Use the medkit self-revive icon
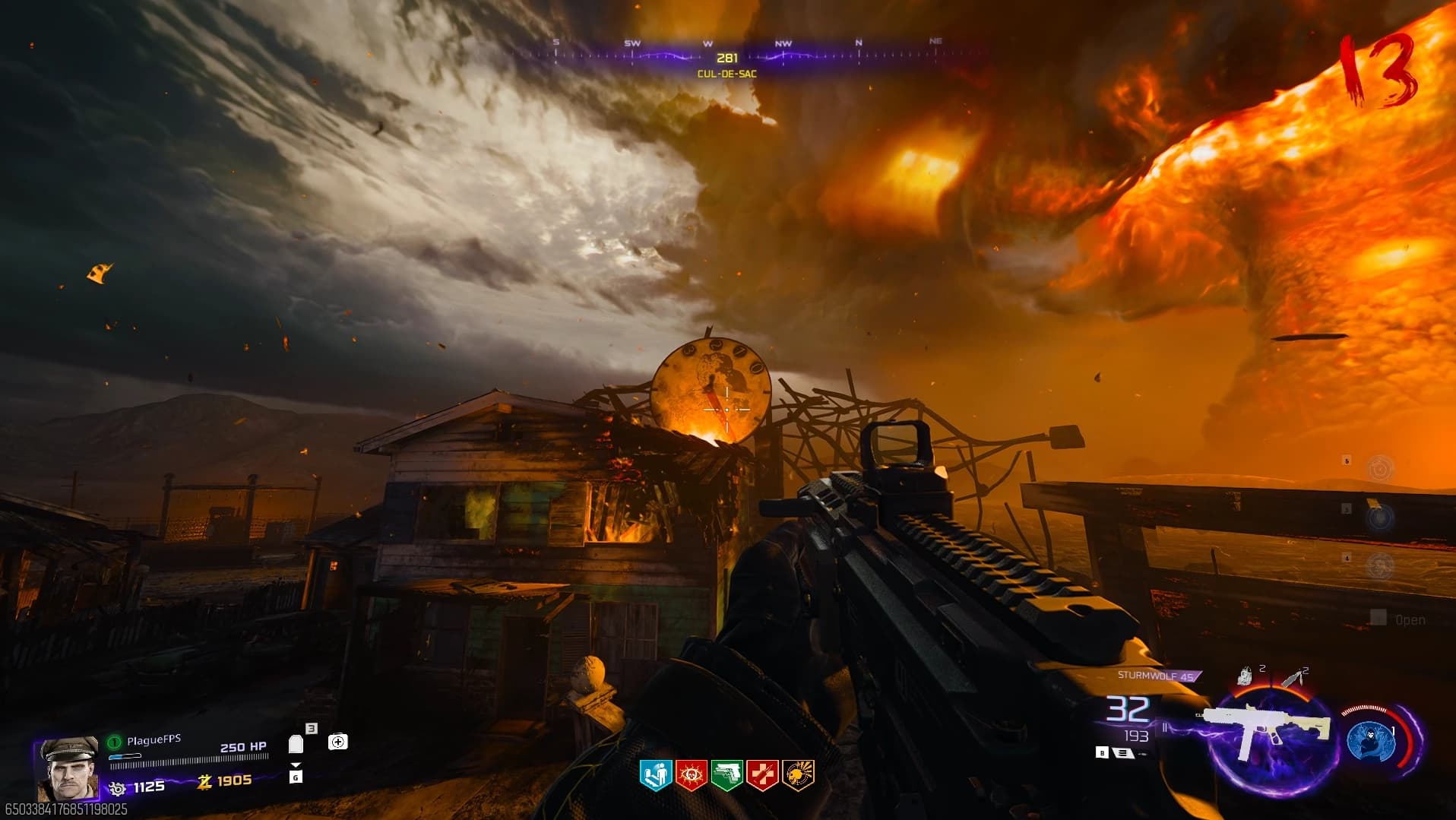The height and width of the screenshot is (820, 1456). (x=338, y=742)
